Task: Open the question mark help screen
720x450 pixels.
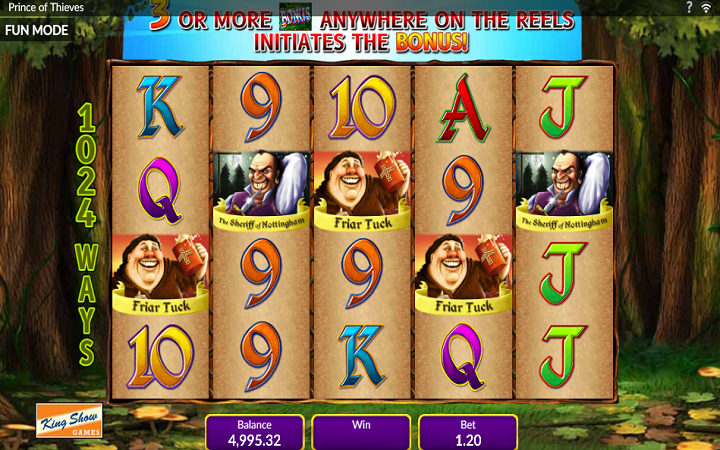Action: click(x=690, y=8)
